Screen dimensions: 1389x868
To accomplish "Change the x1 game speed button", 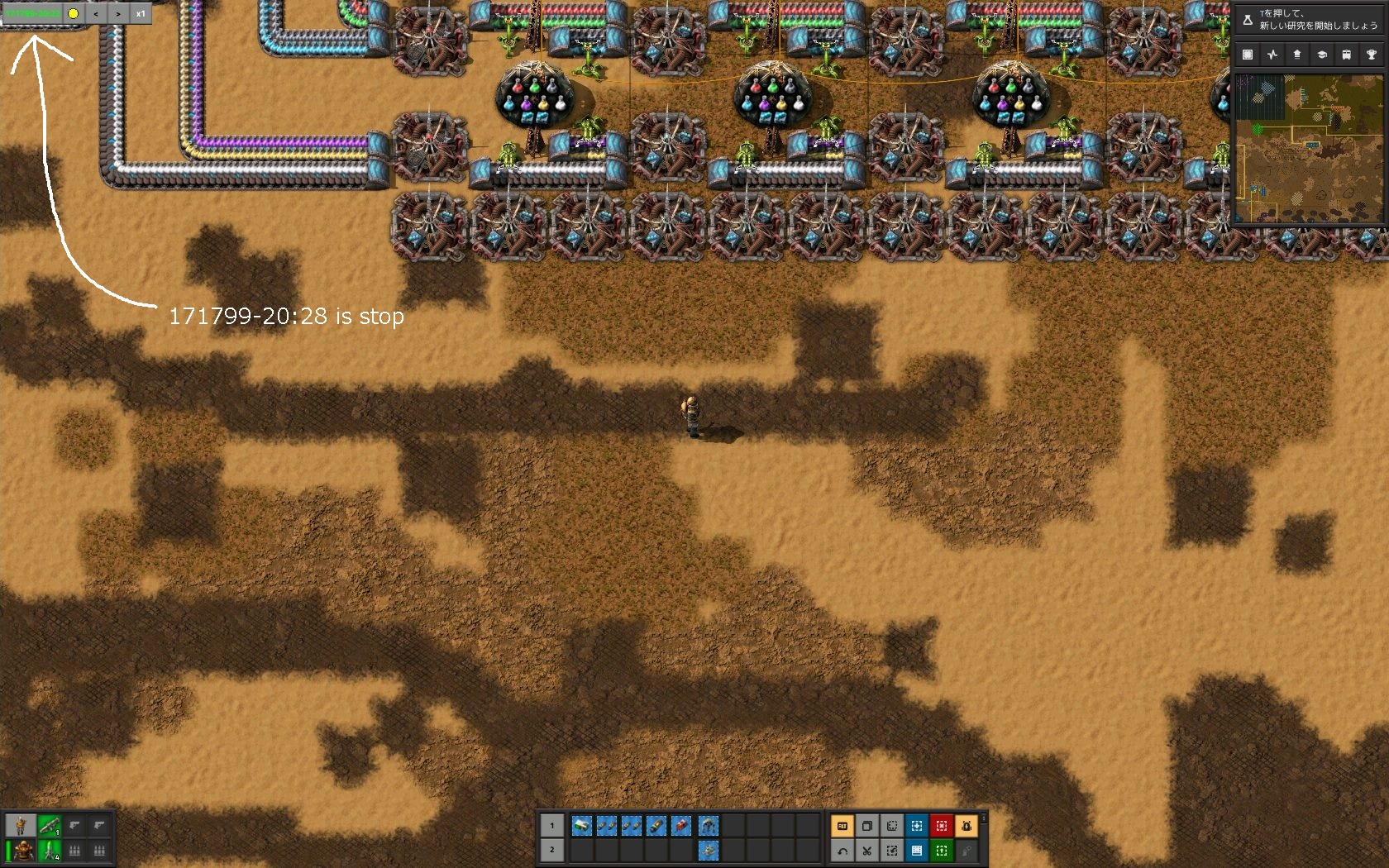I will 141,13.
